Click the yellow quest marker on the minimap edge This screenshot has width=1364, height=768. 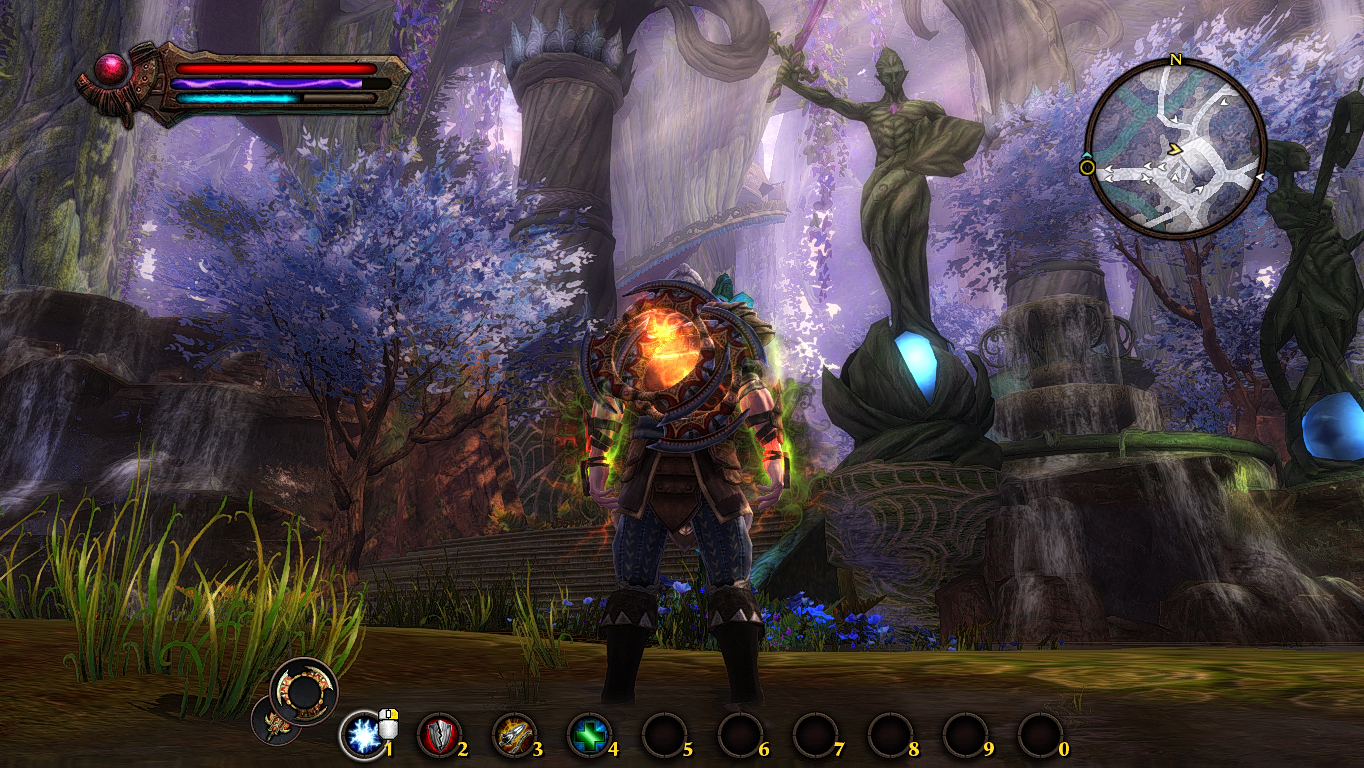1087,167
